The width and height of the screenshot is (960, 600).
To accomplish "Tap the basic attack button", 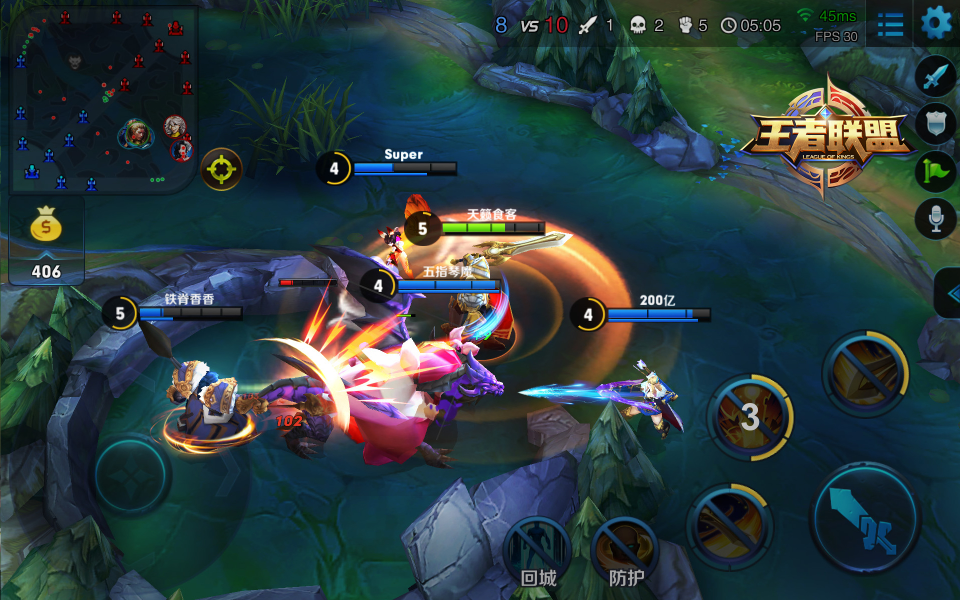I will 865,518.
